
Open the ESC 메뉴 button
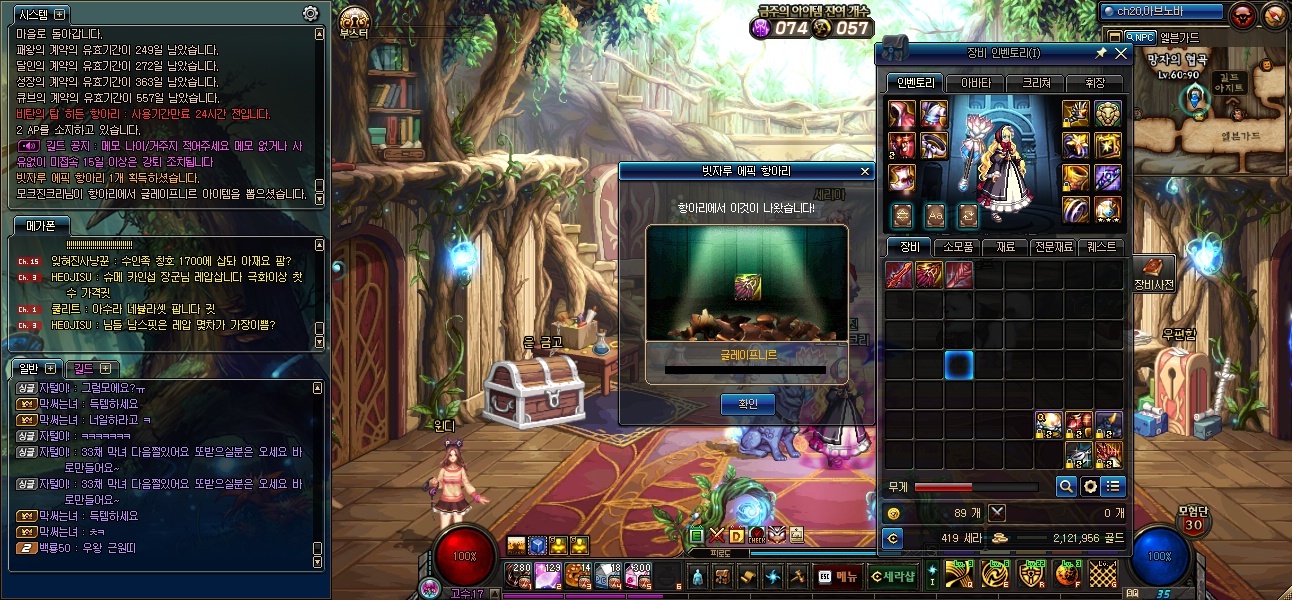[x=837, y=576]
